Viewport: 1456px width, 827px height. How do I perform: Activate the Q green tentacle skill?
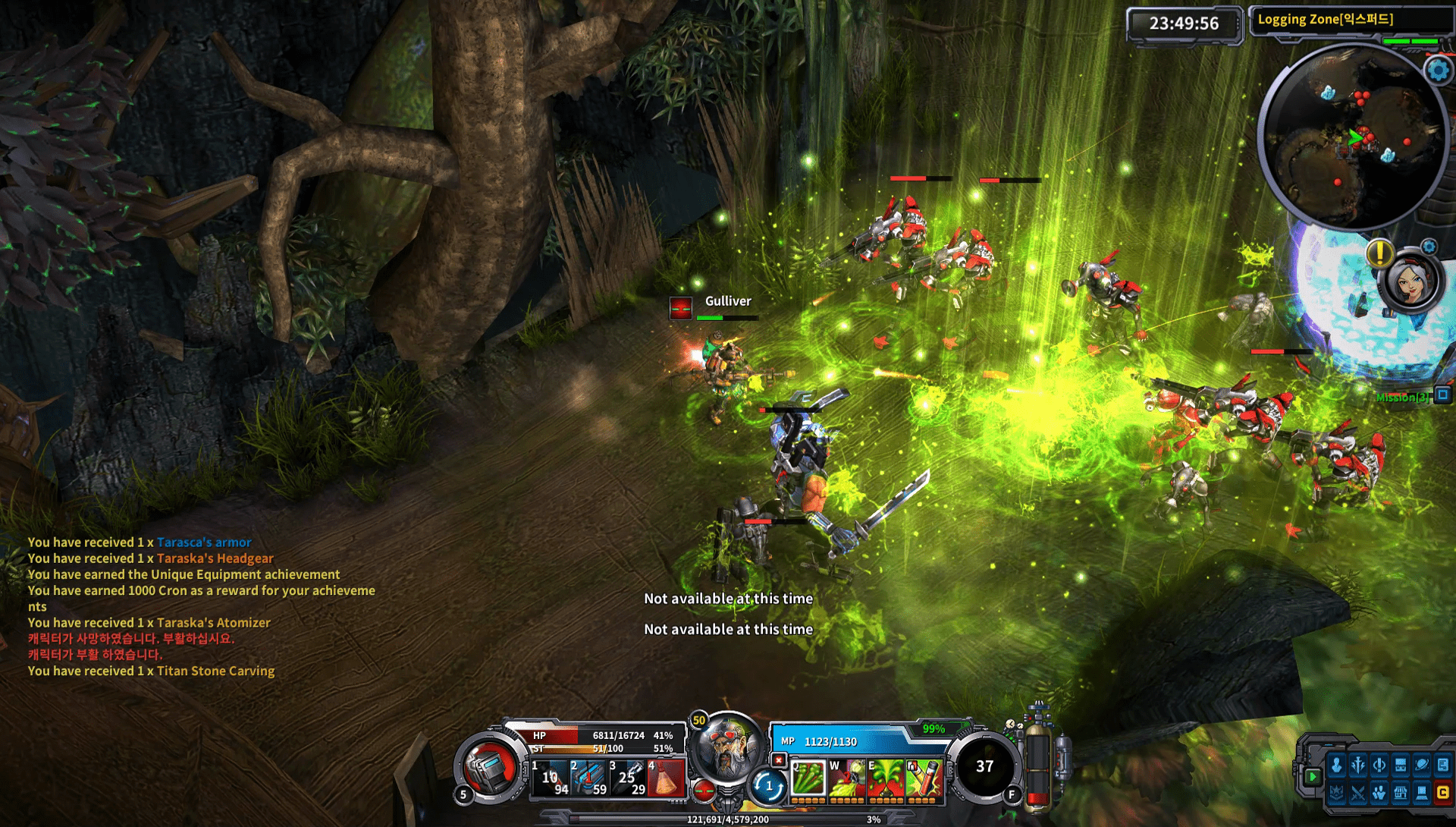point(808,779)
